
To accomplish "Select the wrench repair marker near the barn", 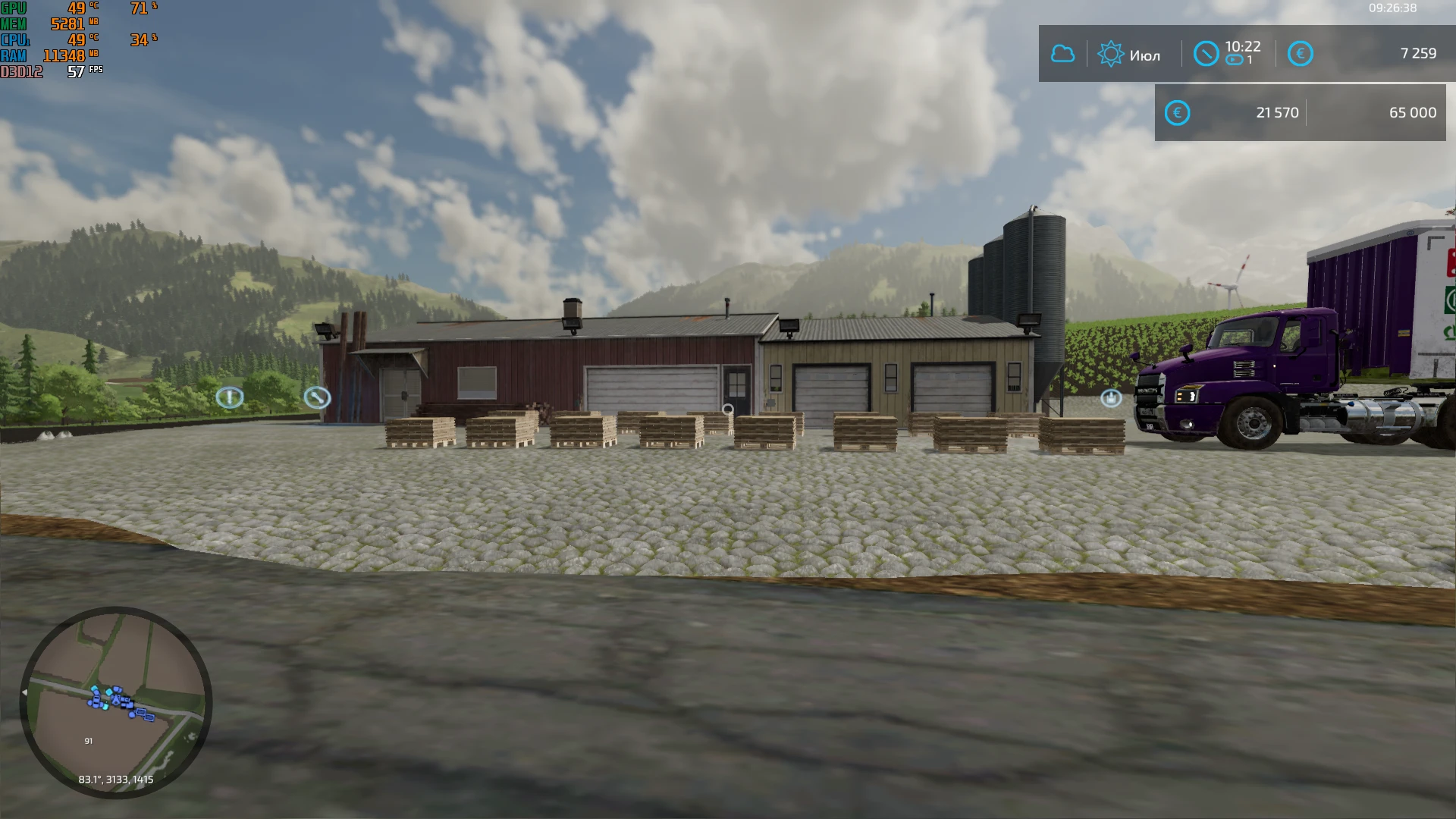I will coord(318,396).
